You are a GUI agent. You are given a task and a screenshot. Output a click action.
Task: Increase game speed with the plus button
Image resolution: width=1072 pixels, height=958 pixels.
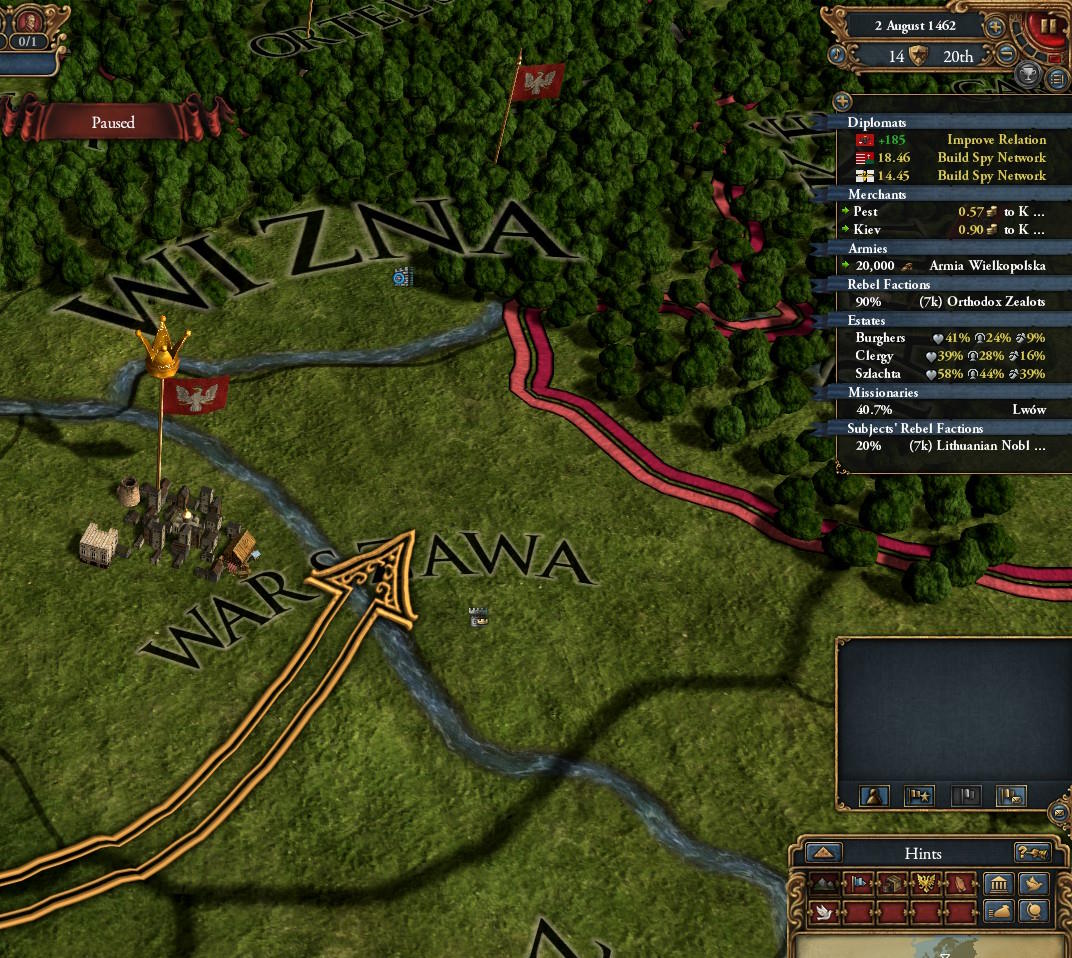point(995,27)
